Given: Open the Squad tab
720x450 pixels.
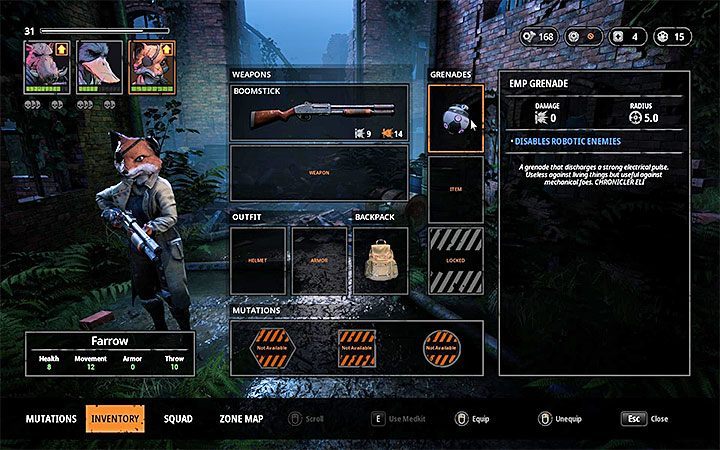Looking at the screenshot, I should pos(178,418).
